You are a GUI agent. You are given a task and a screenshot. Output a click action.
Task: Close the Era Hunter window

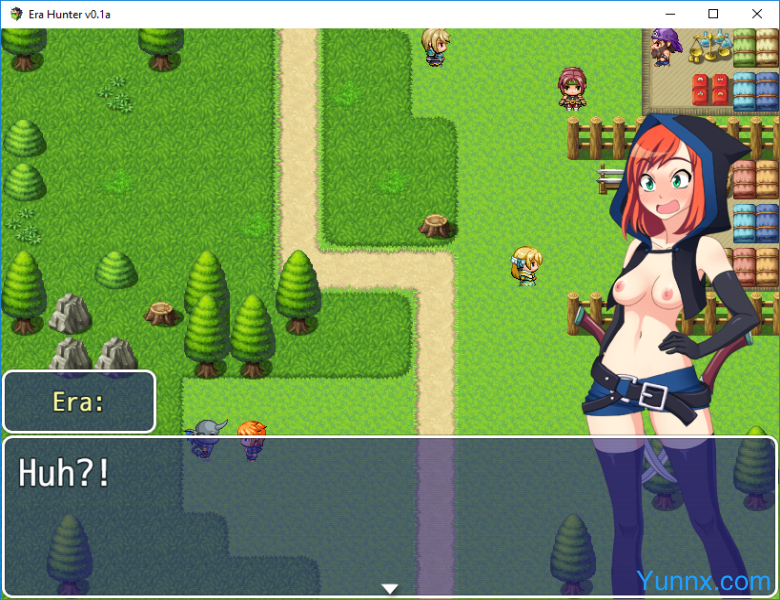tap(757, 14)
